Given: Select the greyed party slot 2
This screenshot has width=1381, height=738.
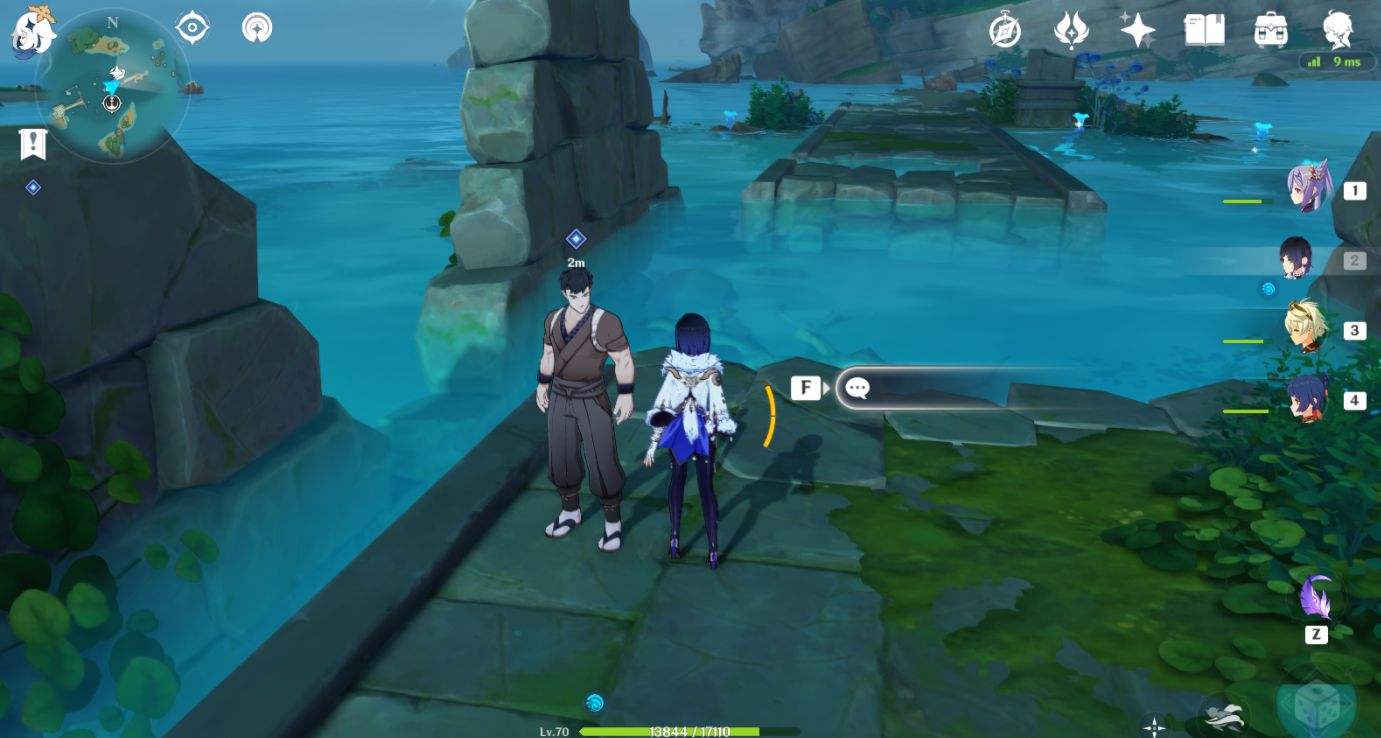Looking at the screenshot, I should pyautogui.click(x=1300, y=258).
